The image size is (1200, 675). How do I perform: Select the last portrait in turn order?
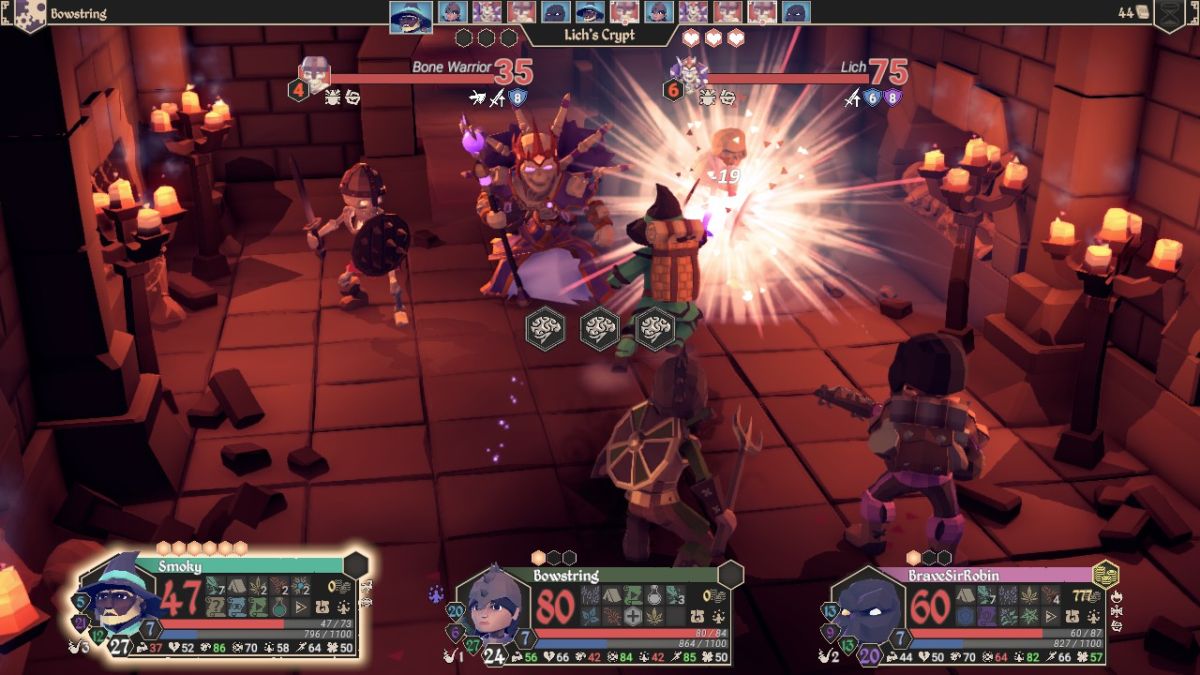point(796,12)
